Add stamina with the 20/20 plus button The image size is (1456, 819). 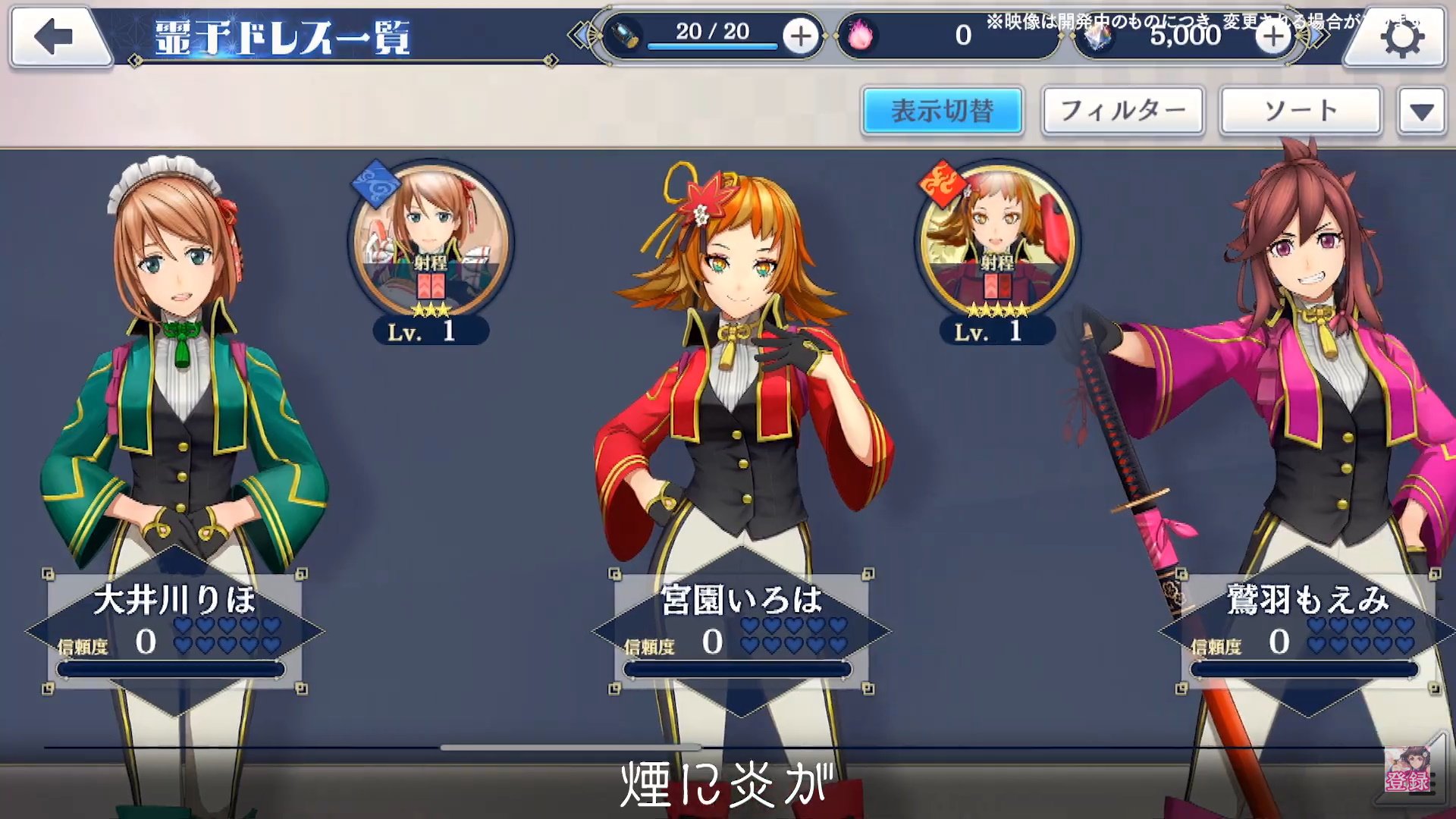click(800, 36)
